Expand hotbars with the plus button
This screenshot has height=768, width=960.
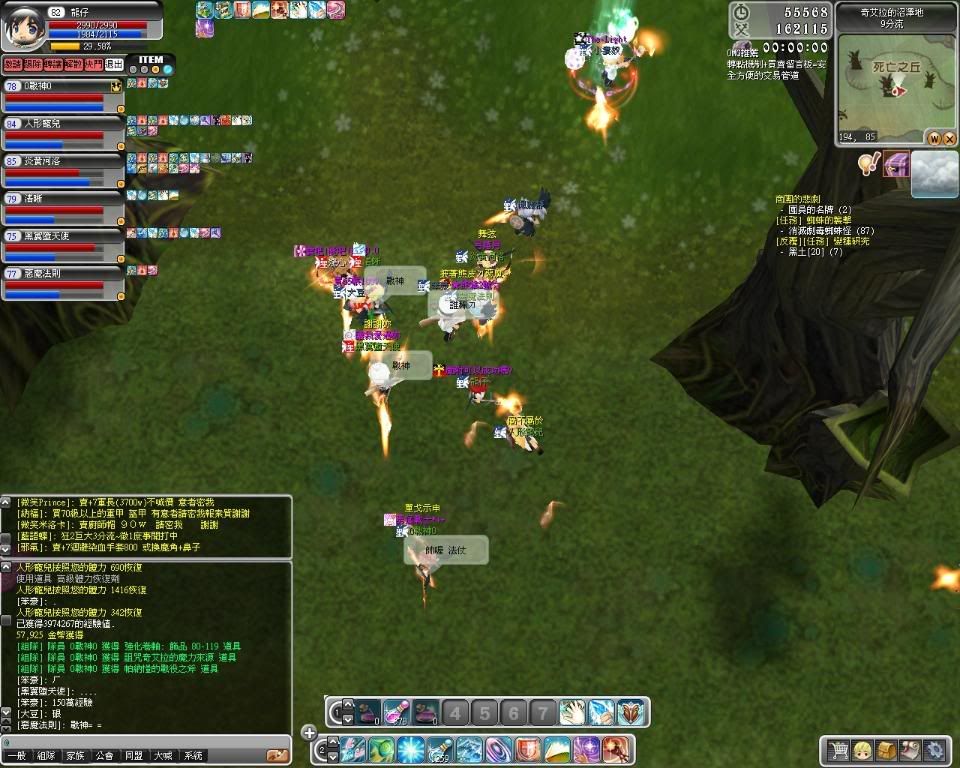point(309,733)
